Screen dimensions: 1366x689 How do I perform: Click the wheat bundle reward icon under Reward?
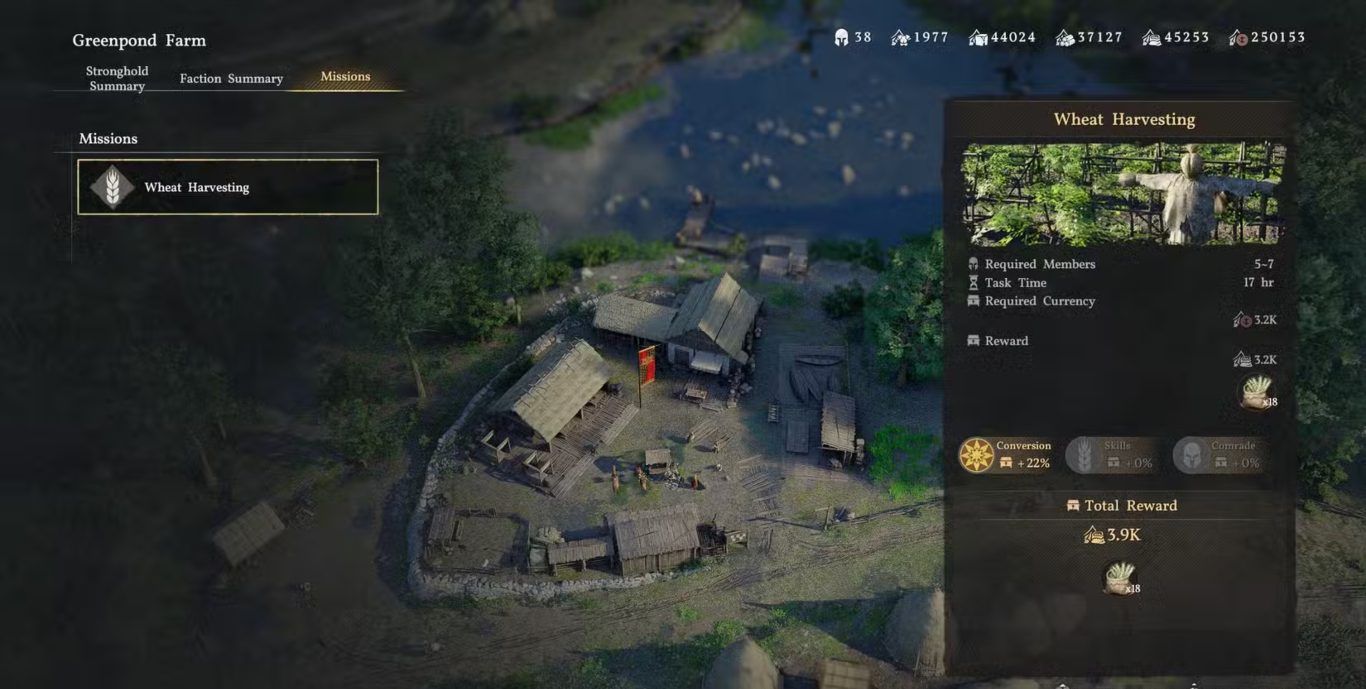pos(1256,392)
